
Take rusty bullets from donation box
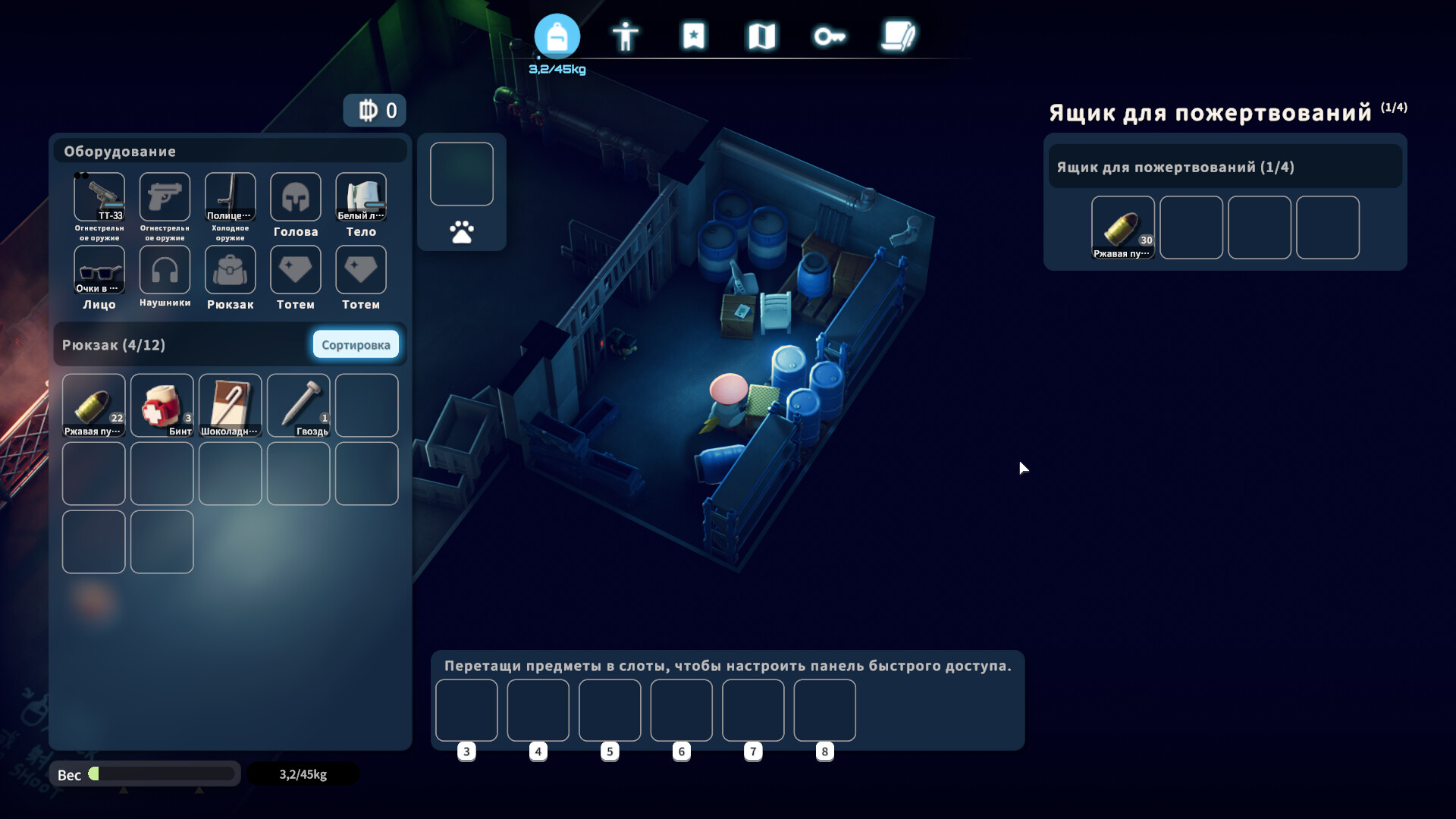click(1122, 227)
